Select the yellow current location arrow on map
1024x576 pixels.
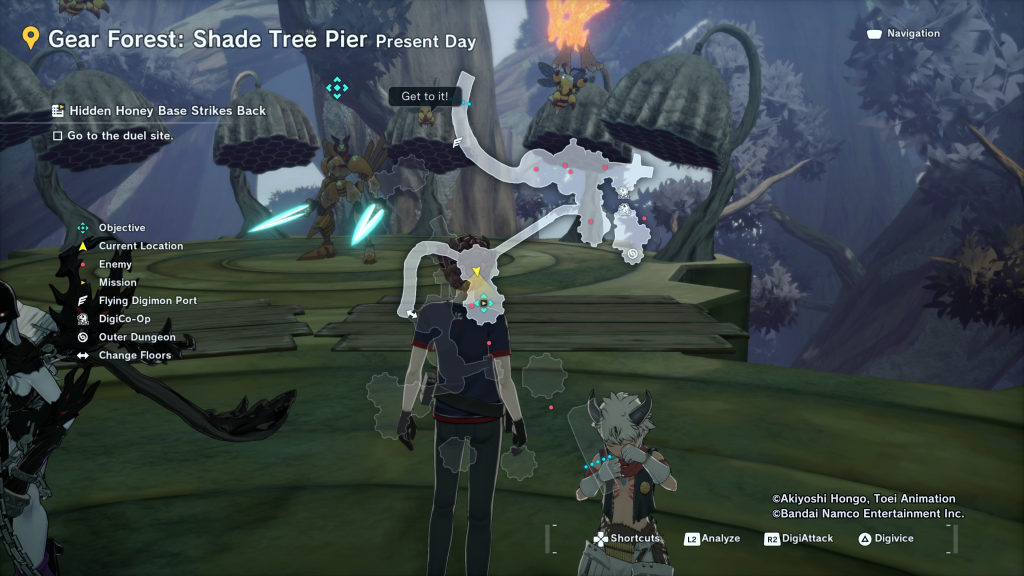pyautogui.click(x=478, y=272)
